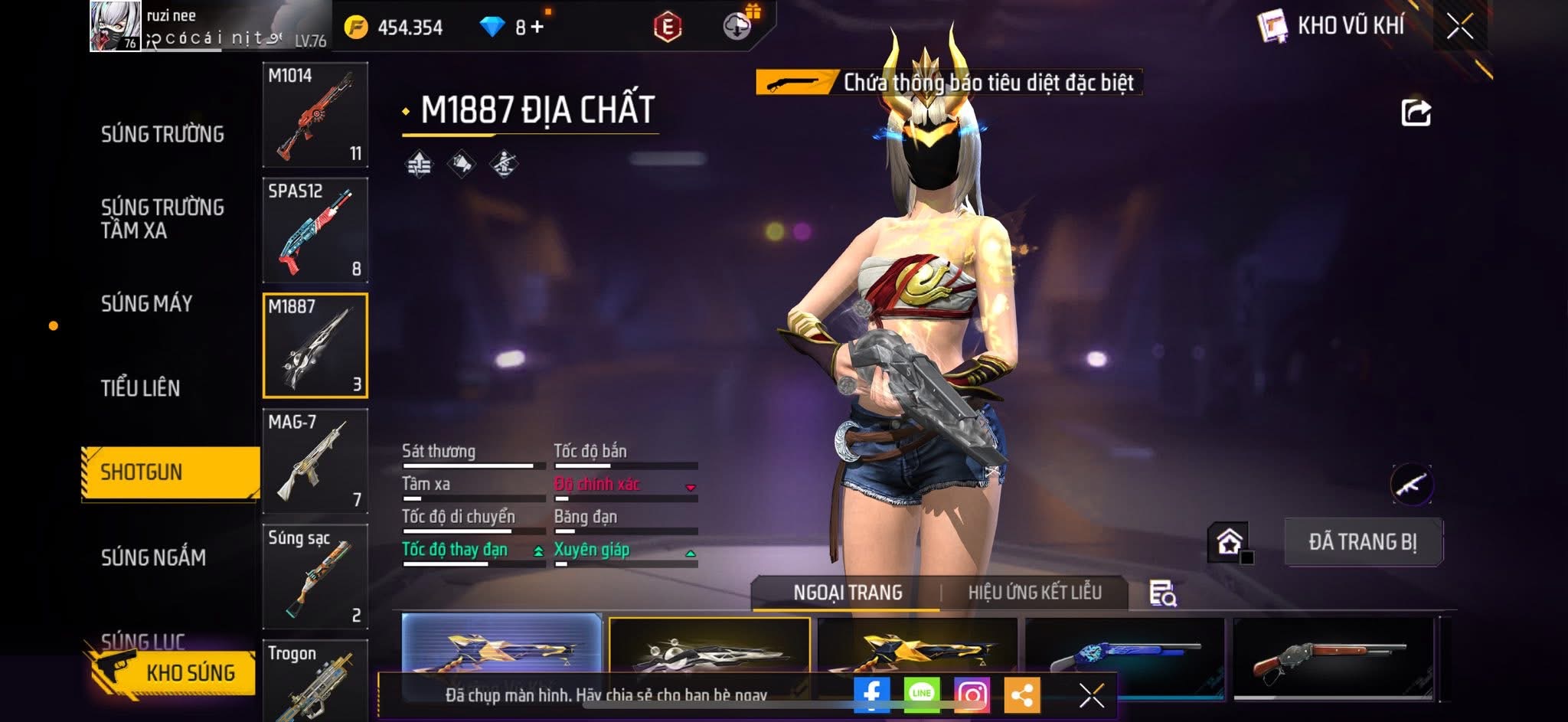Image resolution: width=1568 pixels, height=722 pixels.
Task: Select the Súng Trường category
Action: click(162, 135)
